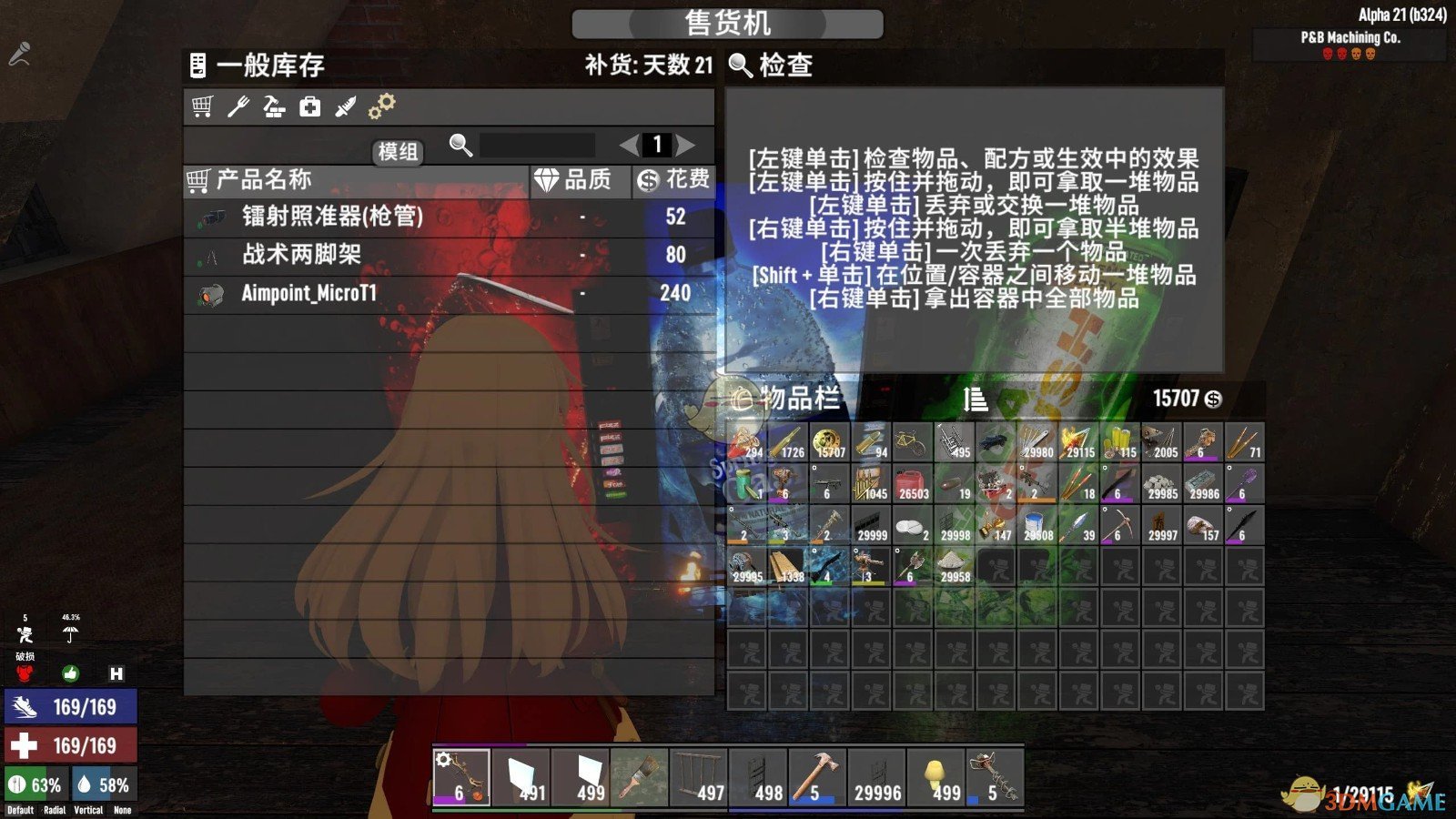Select the building materials category filter
1456x819 pixels.
(x=273, y=107)
